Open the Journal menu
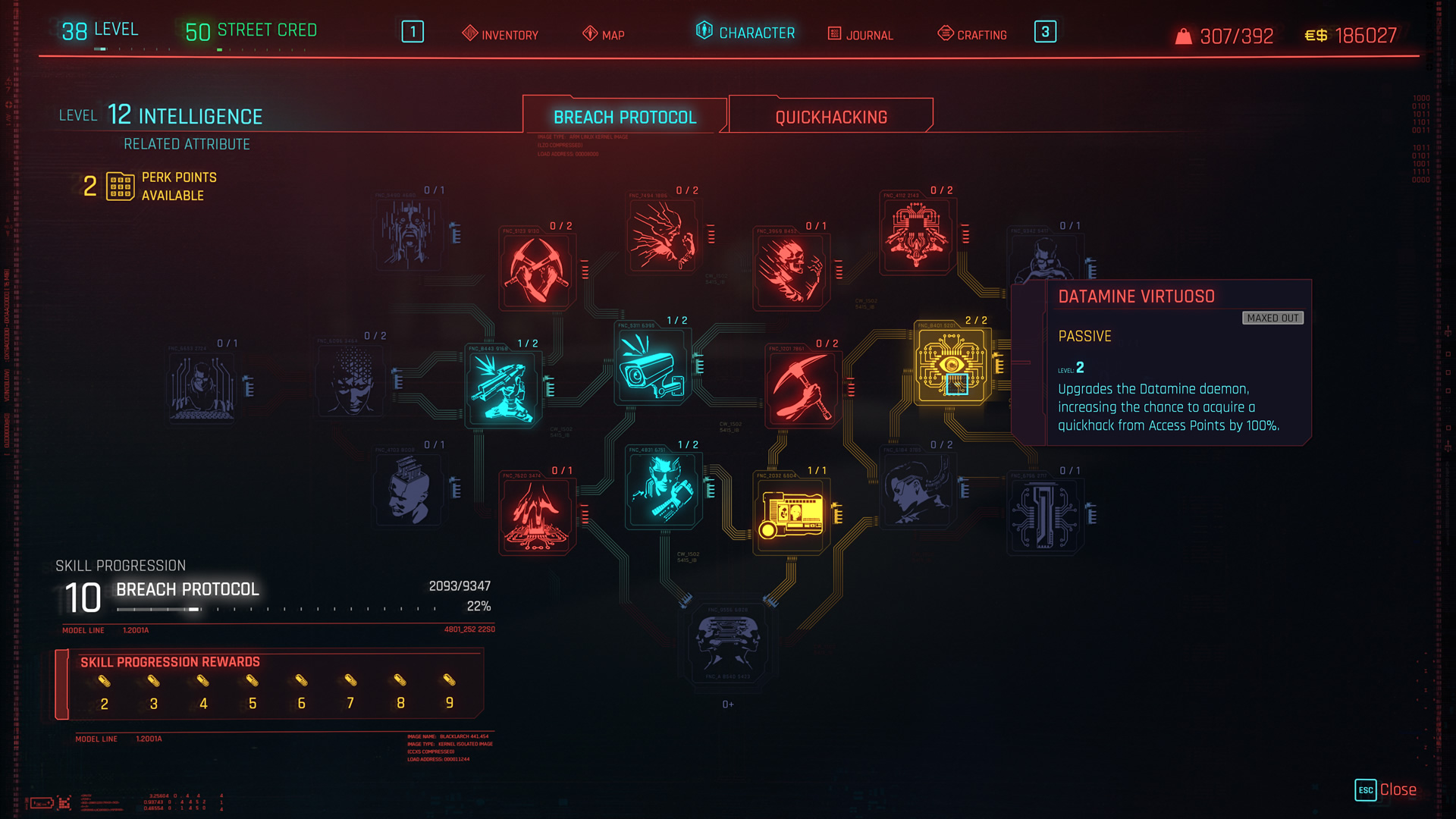This screenshot has height=819, width=1456. [x=861, y=35]
